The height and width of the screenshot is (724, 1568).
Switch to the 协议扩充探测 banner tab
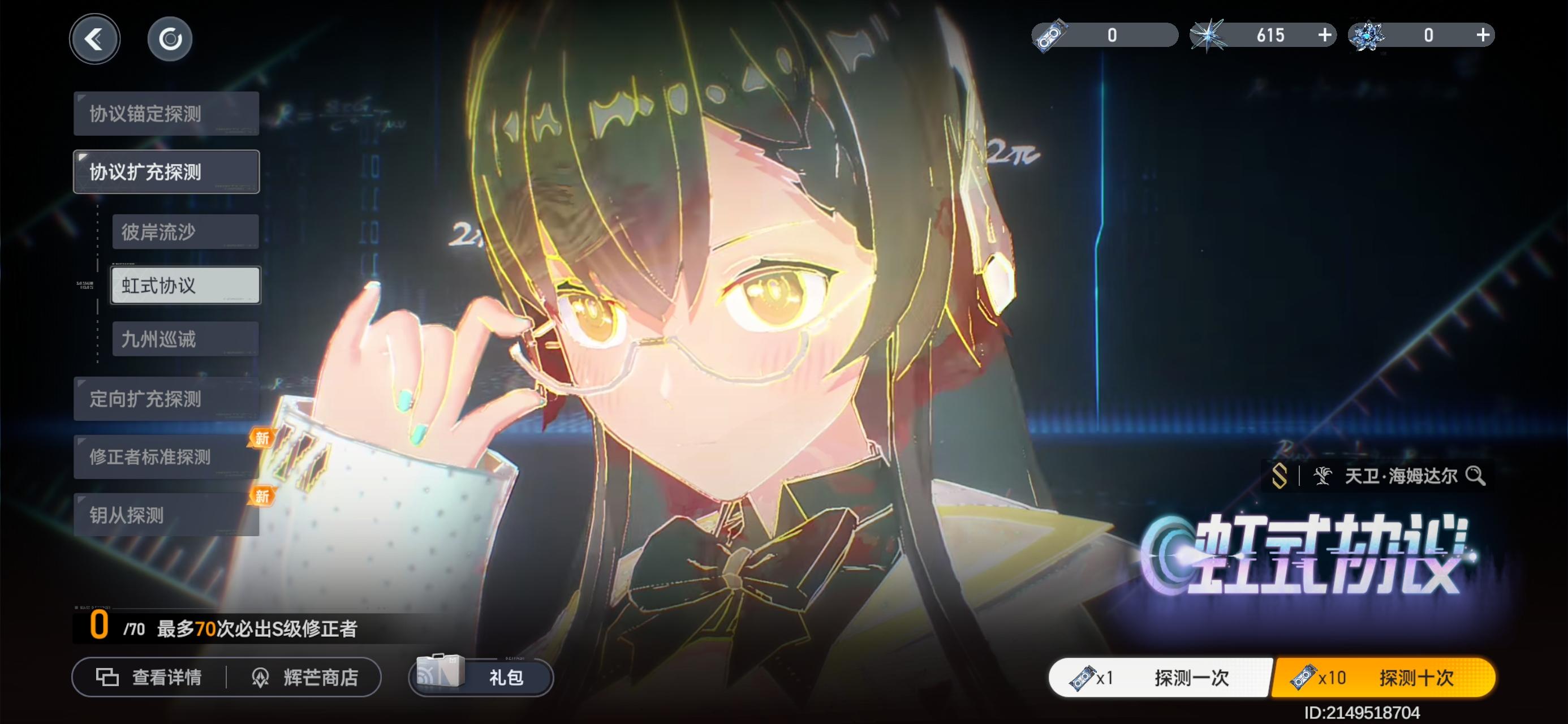click(x=166, y=171)
